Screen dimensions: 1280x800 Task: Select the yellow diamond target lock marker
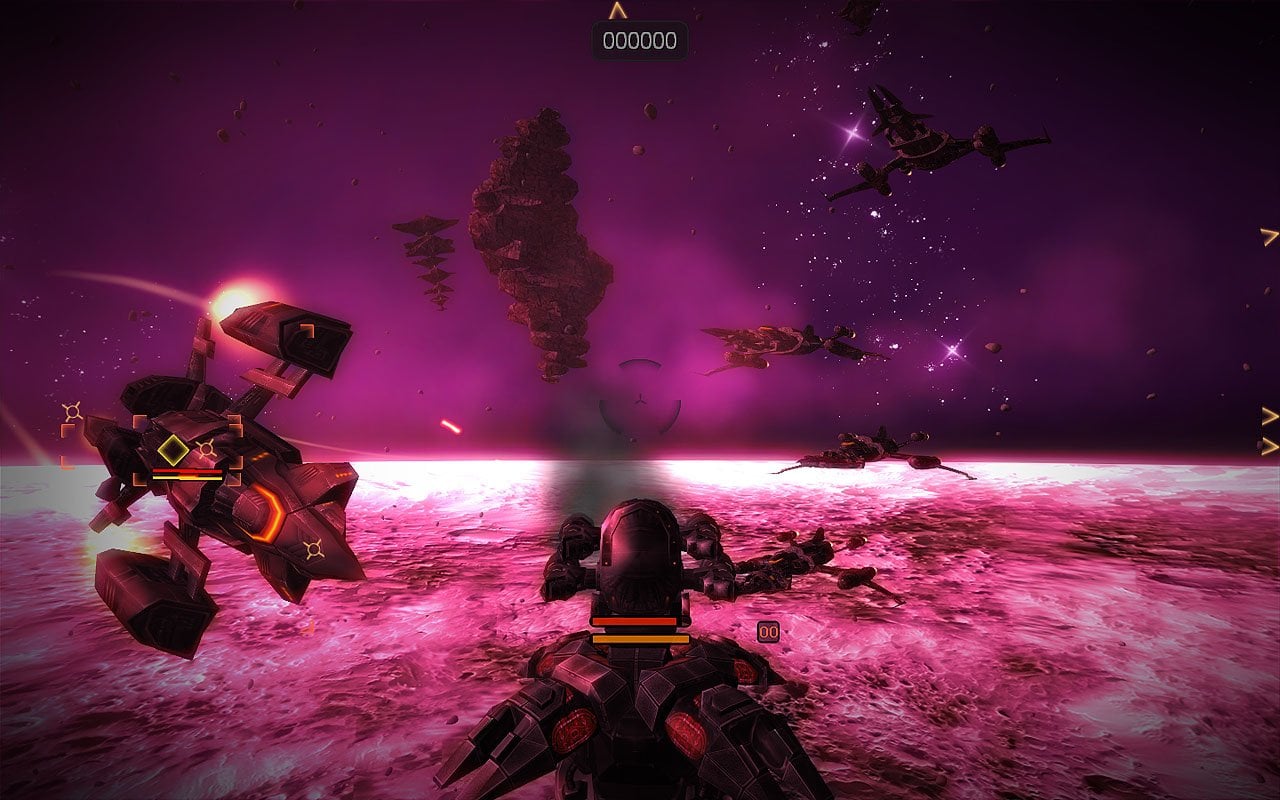pos(173,449)
